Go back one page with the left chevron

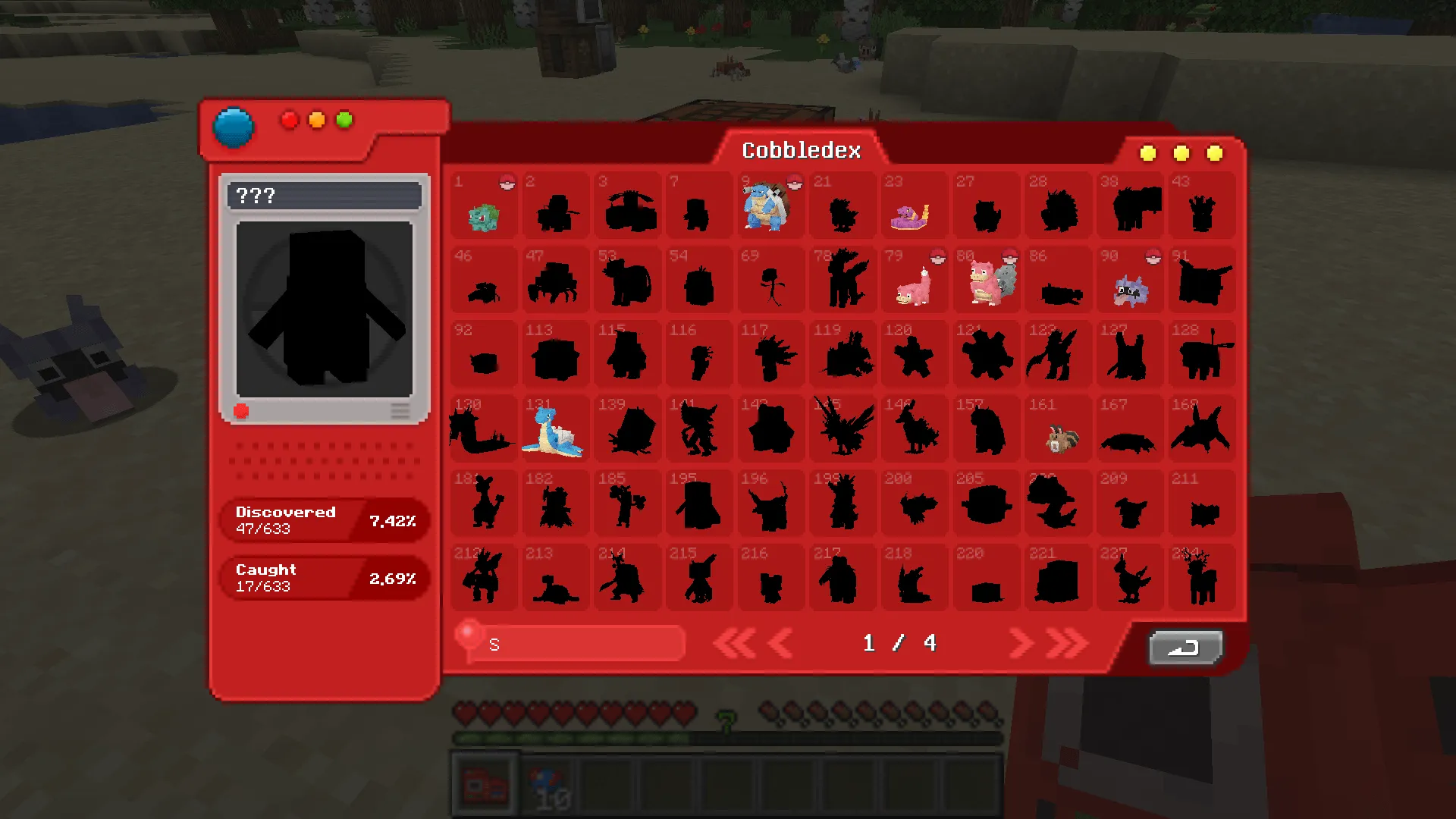point(779,642)
